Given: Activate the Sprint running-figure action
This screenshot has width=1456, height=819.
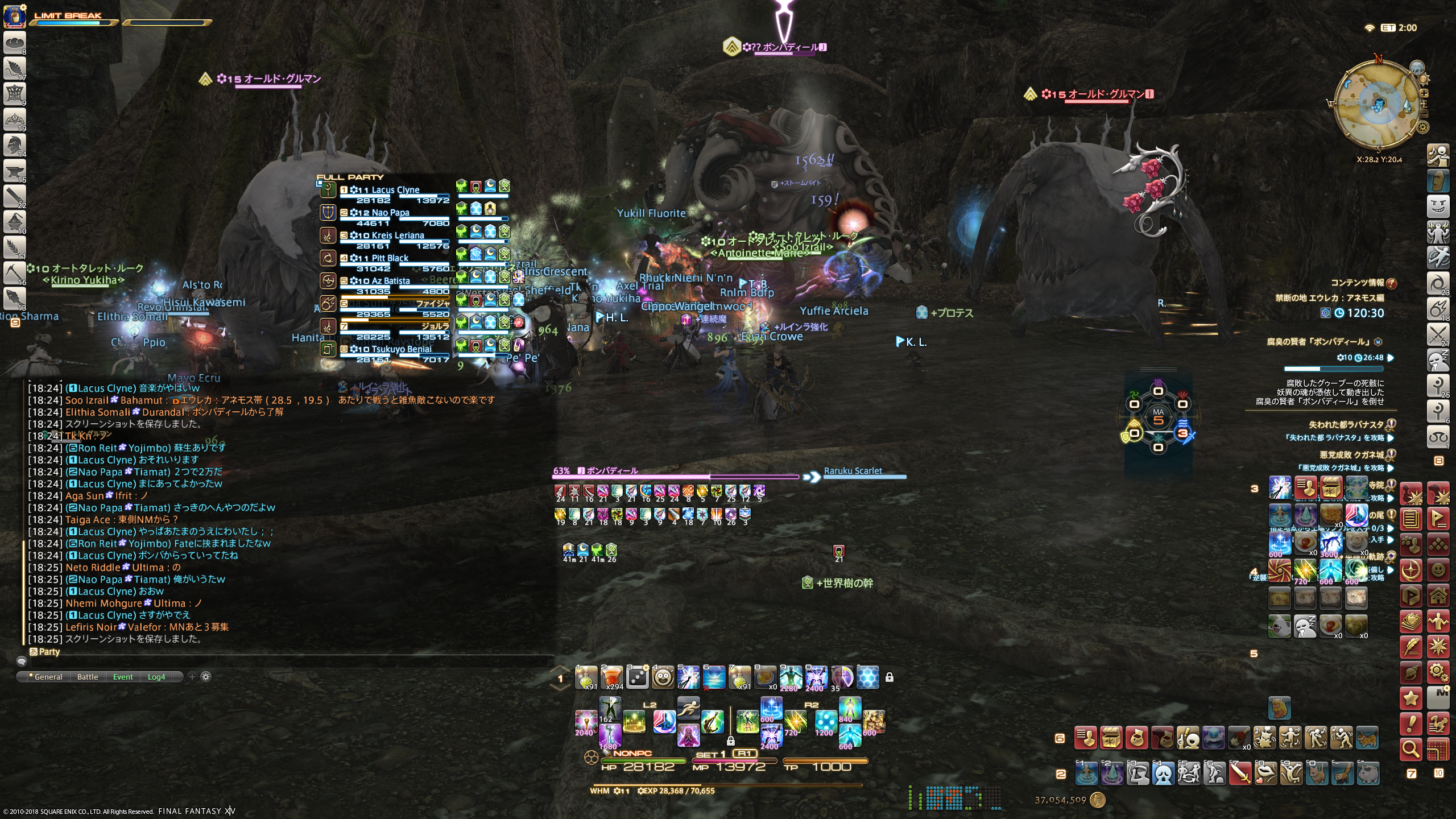Looking at the screenshot, I should click(688, 708).
